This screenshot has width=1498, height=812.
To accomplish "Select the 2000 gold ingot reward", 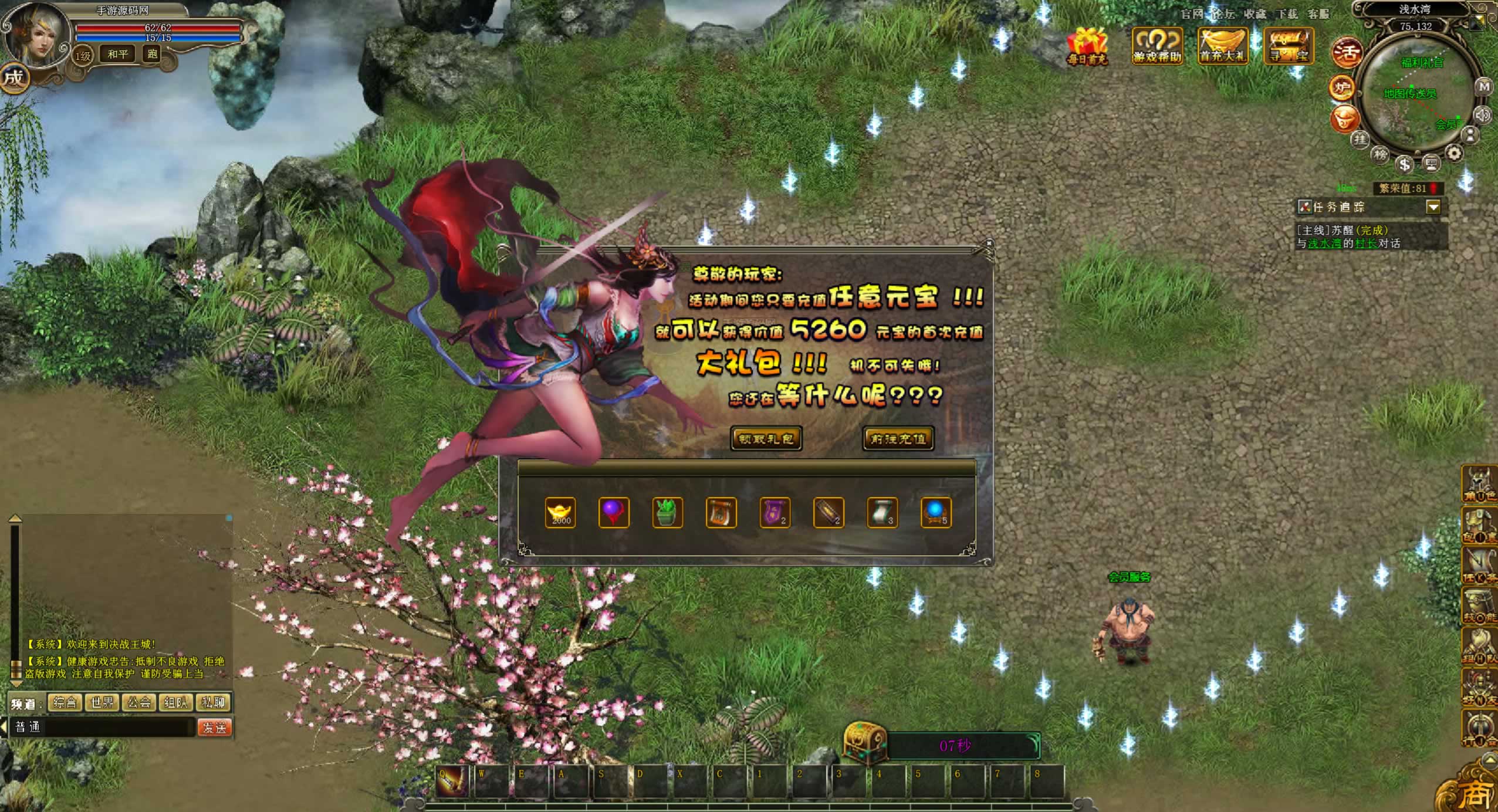I will pyautogui.click(x=560, y=513).
